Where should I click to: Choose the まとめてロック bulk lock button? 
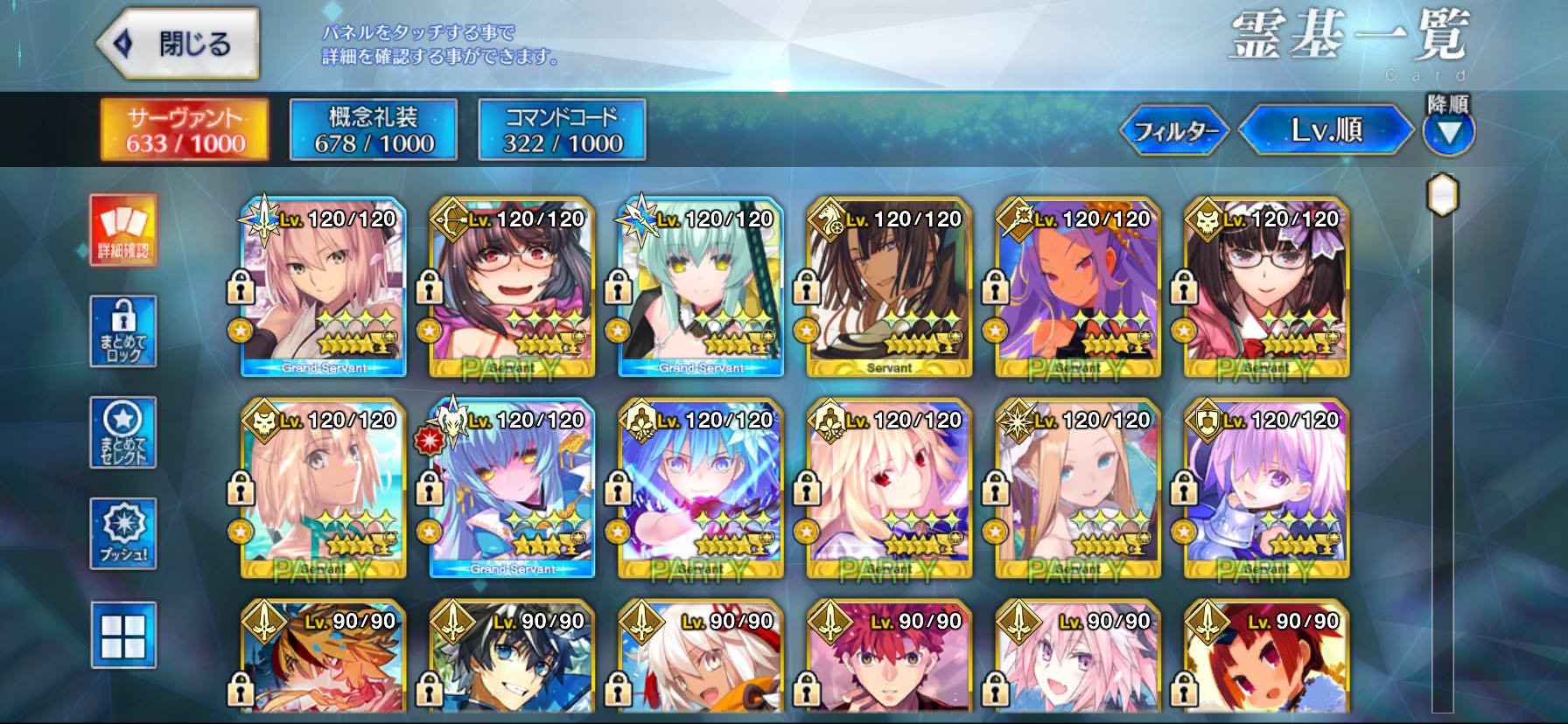[x=123, y=331]
